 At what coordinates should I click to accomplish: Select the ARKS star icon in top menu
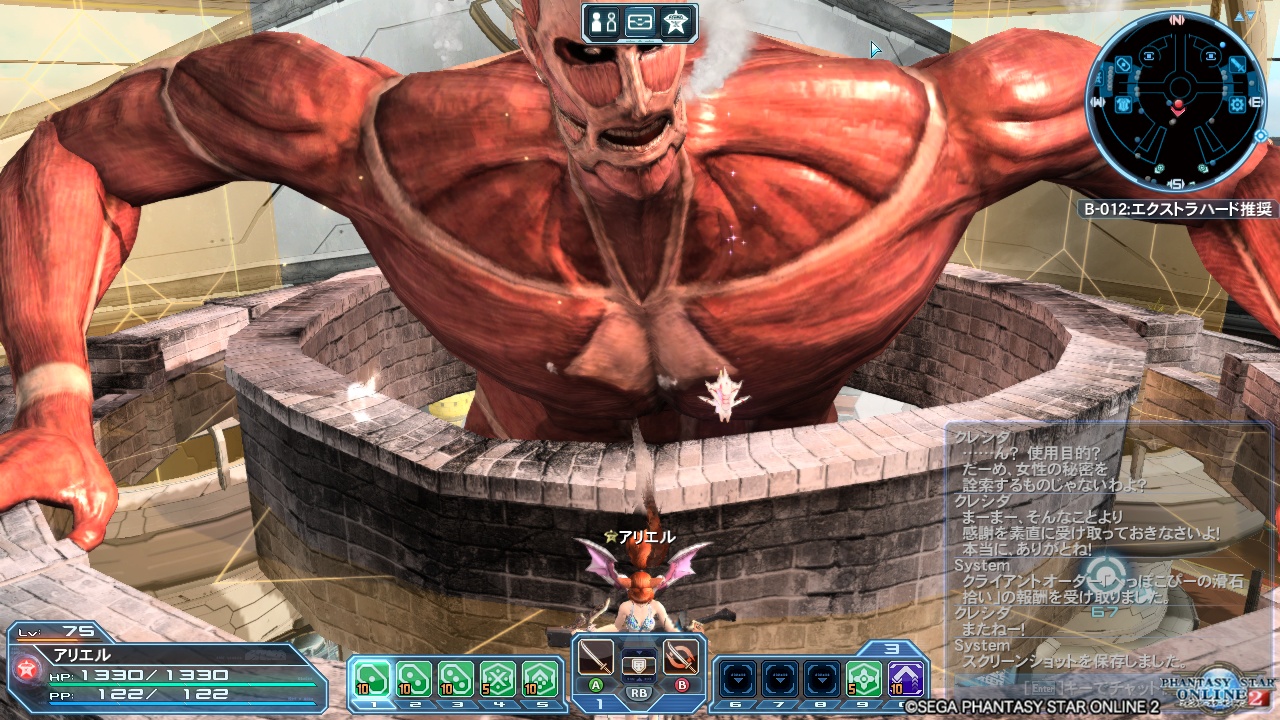point(676,21)
